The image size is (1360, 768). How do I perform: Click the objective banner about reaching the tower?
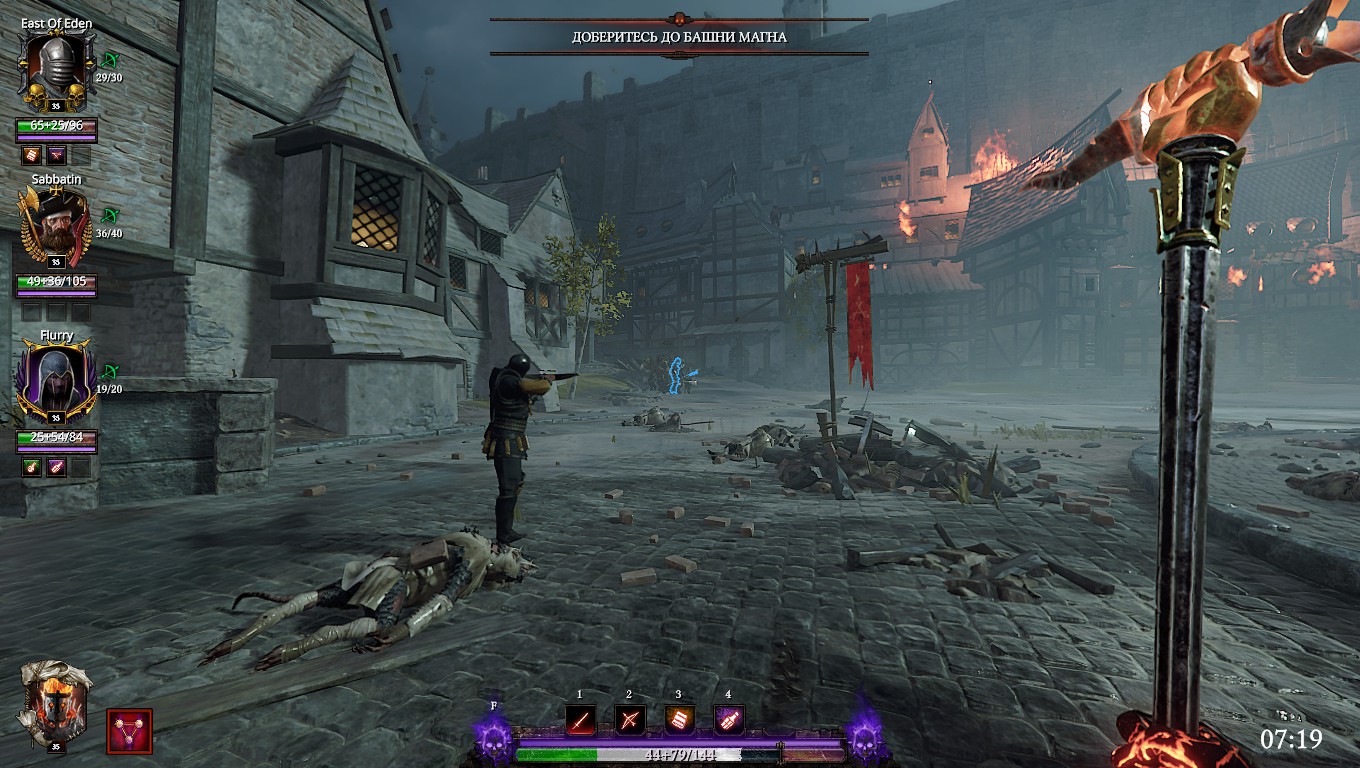point(679,37)
